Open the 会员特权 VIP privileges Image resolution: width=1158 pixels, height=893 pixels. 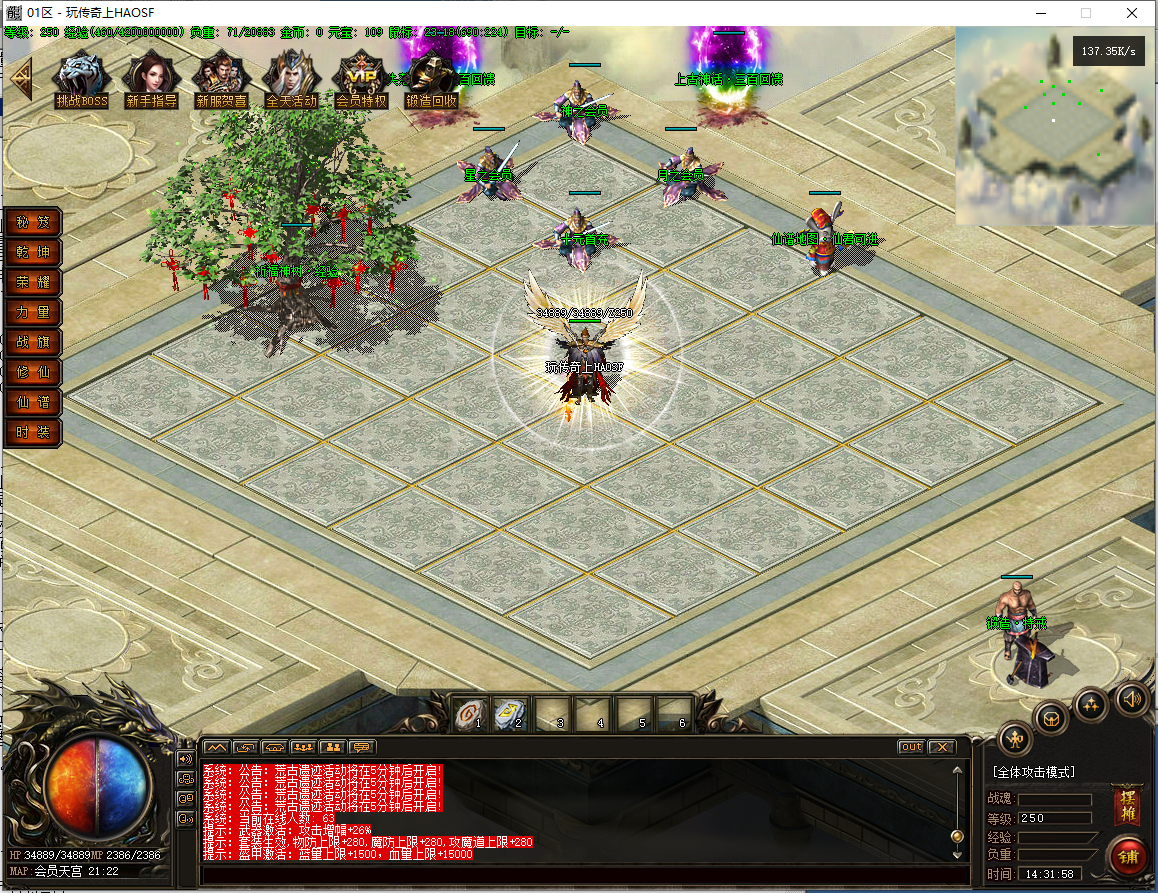point(361,76)
